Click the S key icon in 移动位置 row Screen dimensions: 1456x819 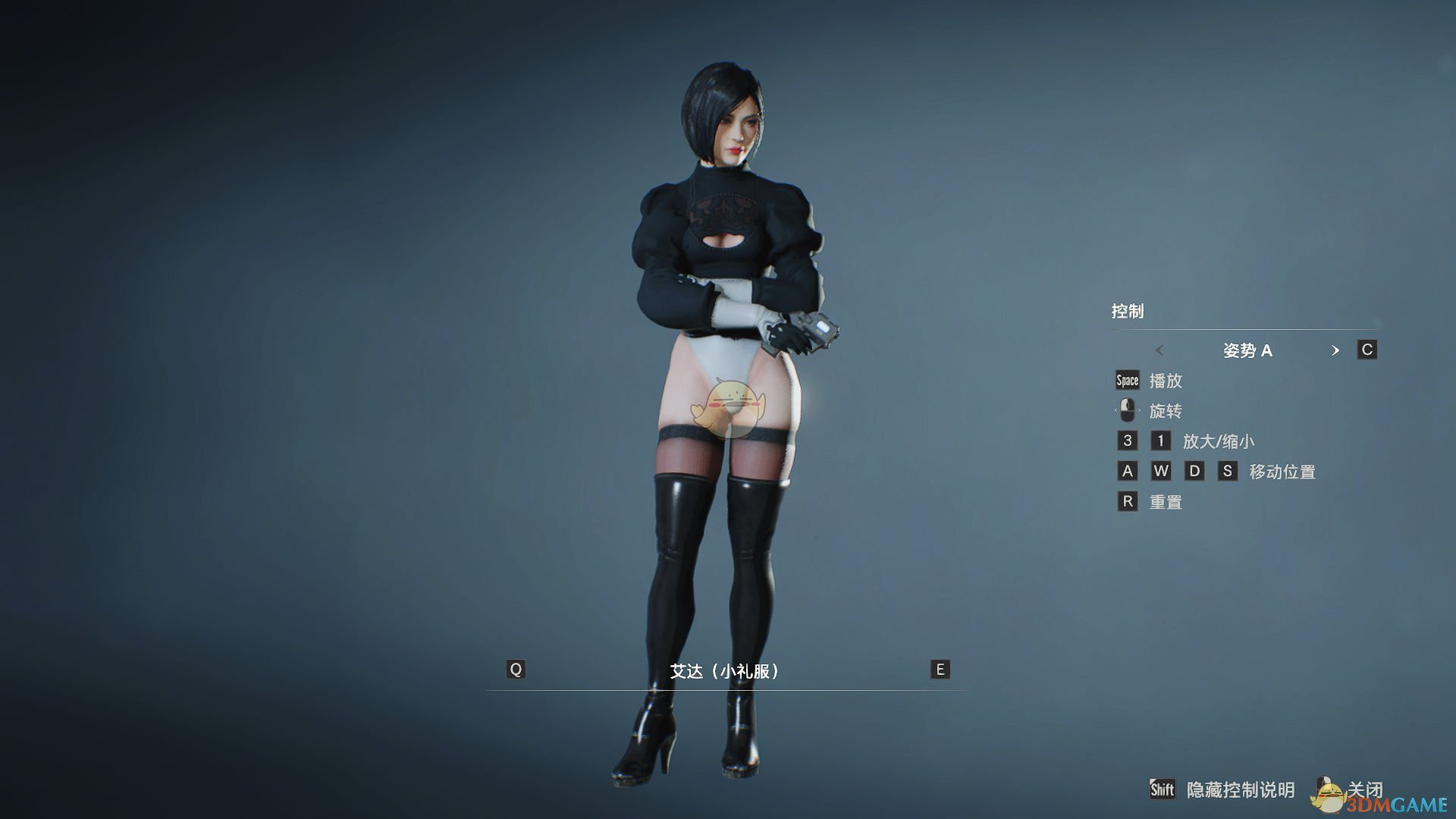1229,471
